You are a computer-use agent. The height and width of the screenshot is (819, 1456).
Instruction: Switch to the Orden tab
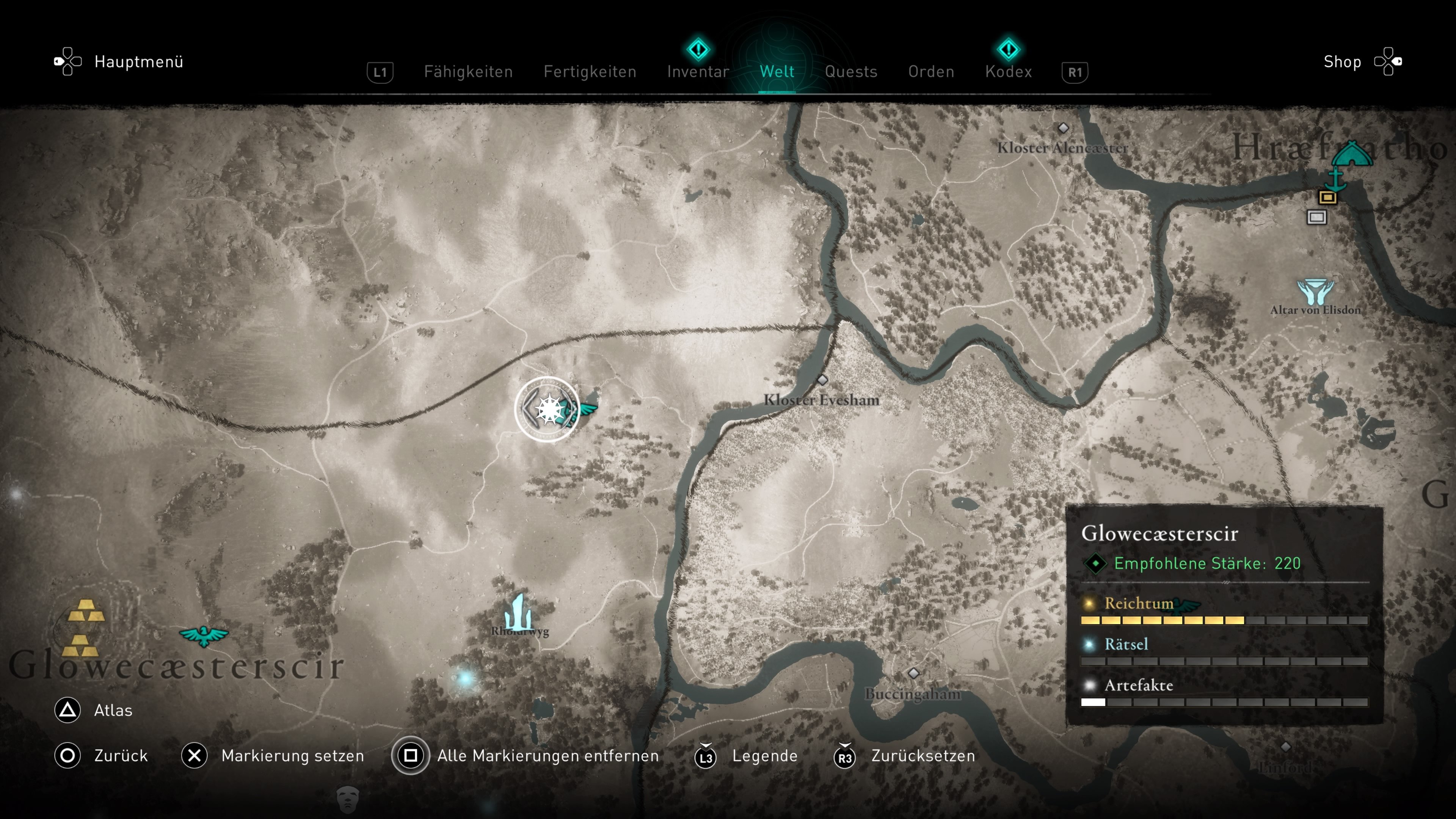coord(931,72)
